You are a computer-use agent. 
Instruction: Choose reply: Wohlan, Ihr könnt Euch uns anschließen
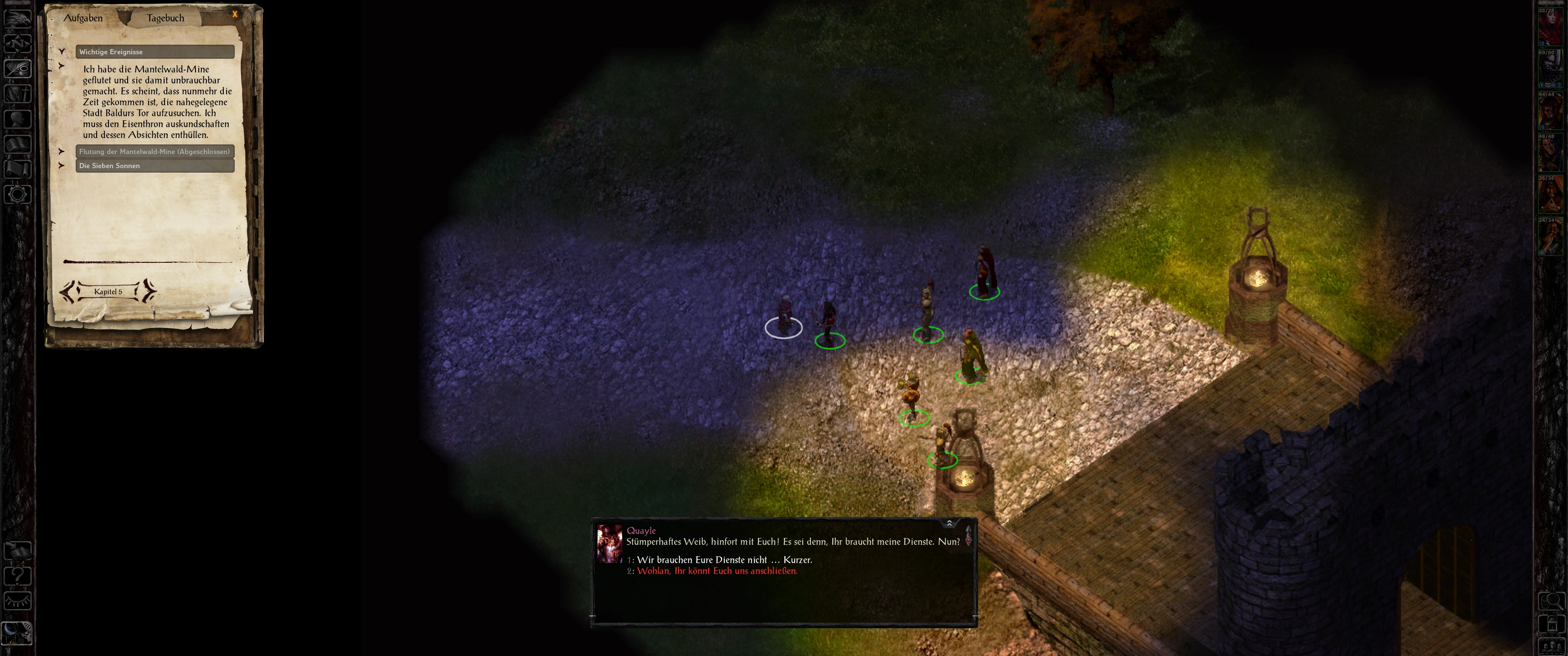[717, 571]
